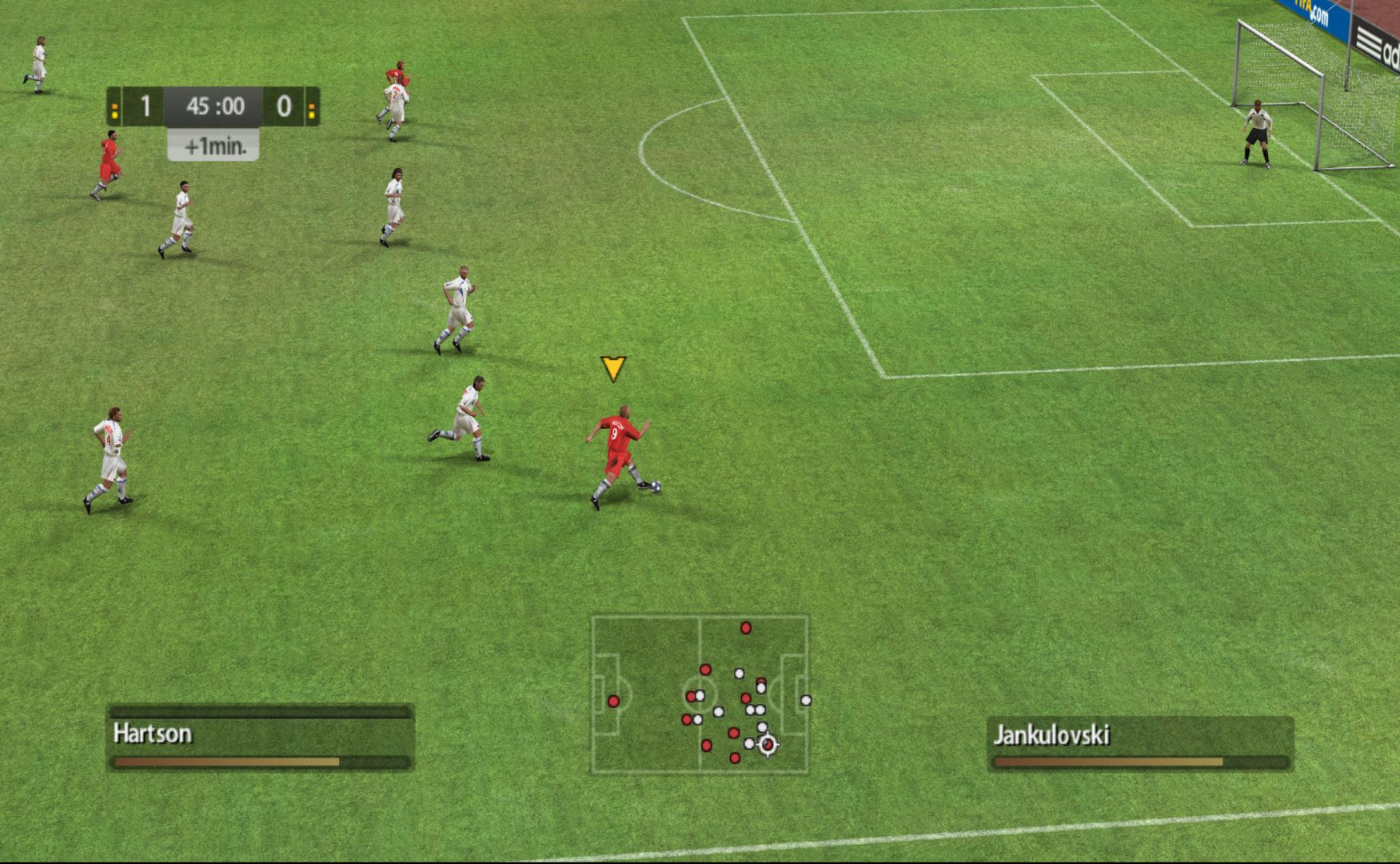Click the Hartson player name panel
This screenshot has height=864, width=1400.
260,737
